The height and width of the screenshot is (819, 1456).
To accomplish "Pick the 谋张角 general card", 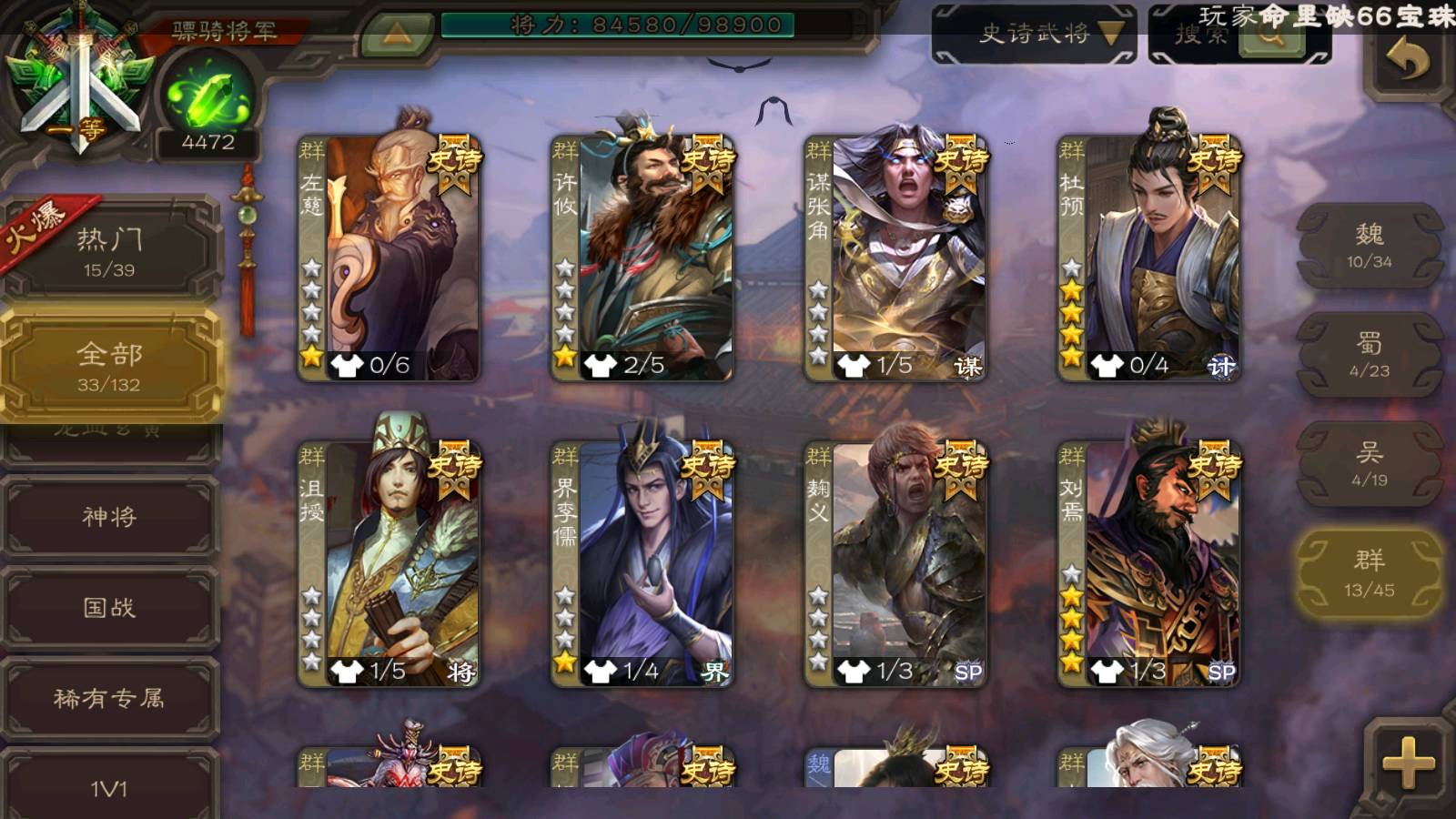I will pyautogui.click(x=895, y=257).
